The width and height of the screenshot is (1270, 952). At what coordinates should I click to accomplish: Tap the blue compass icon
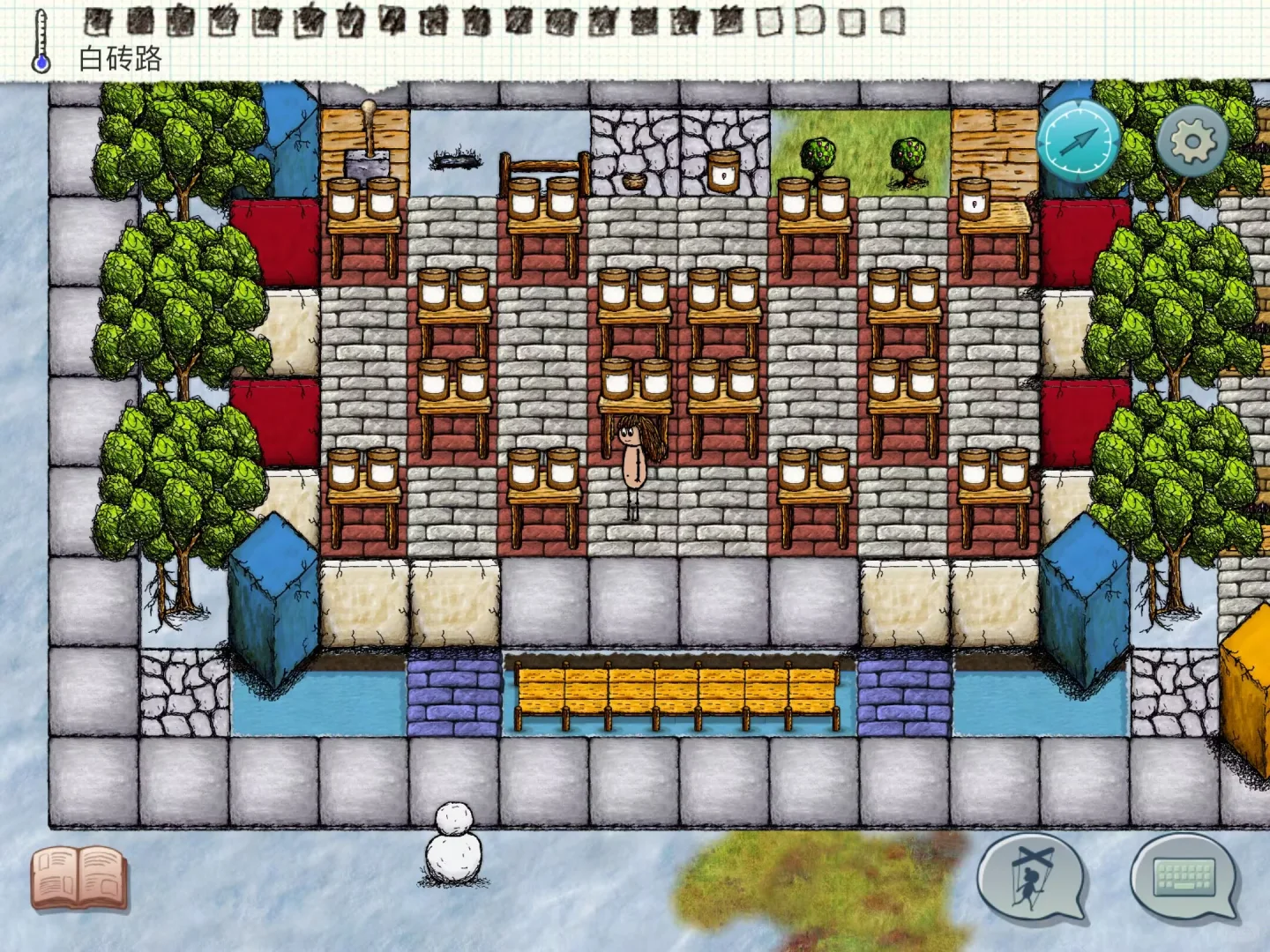pyautogui.click(x=1078, y=140)
